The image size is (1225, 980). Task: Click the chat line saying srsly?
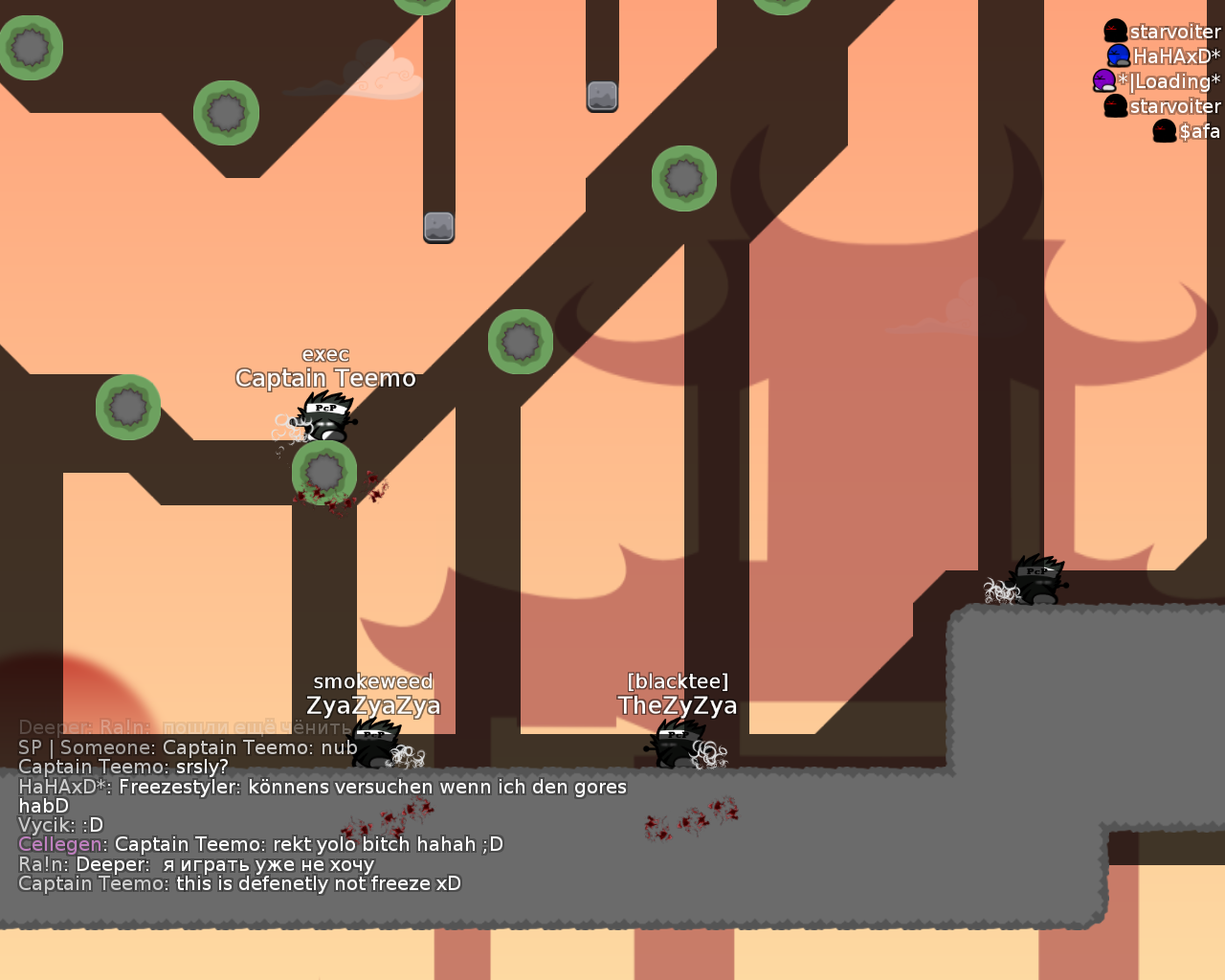(122, 766)
